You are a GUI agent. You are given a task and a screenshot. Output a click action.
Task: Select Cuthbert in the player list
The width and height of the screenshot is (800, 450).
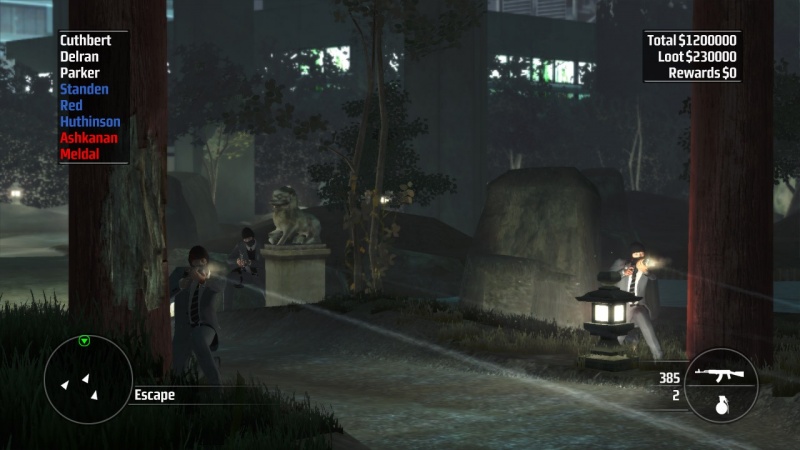[x=86, y=40]
